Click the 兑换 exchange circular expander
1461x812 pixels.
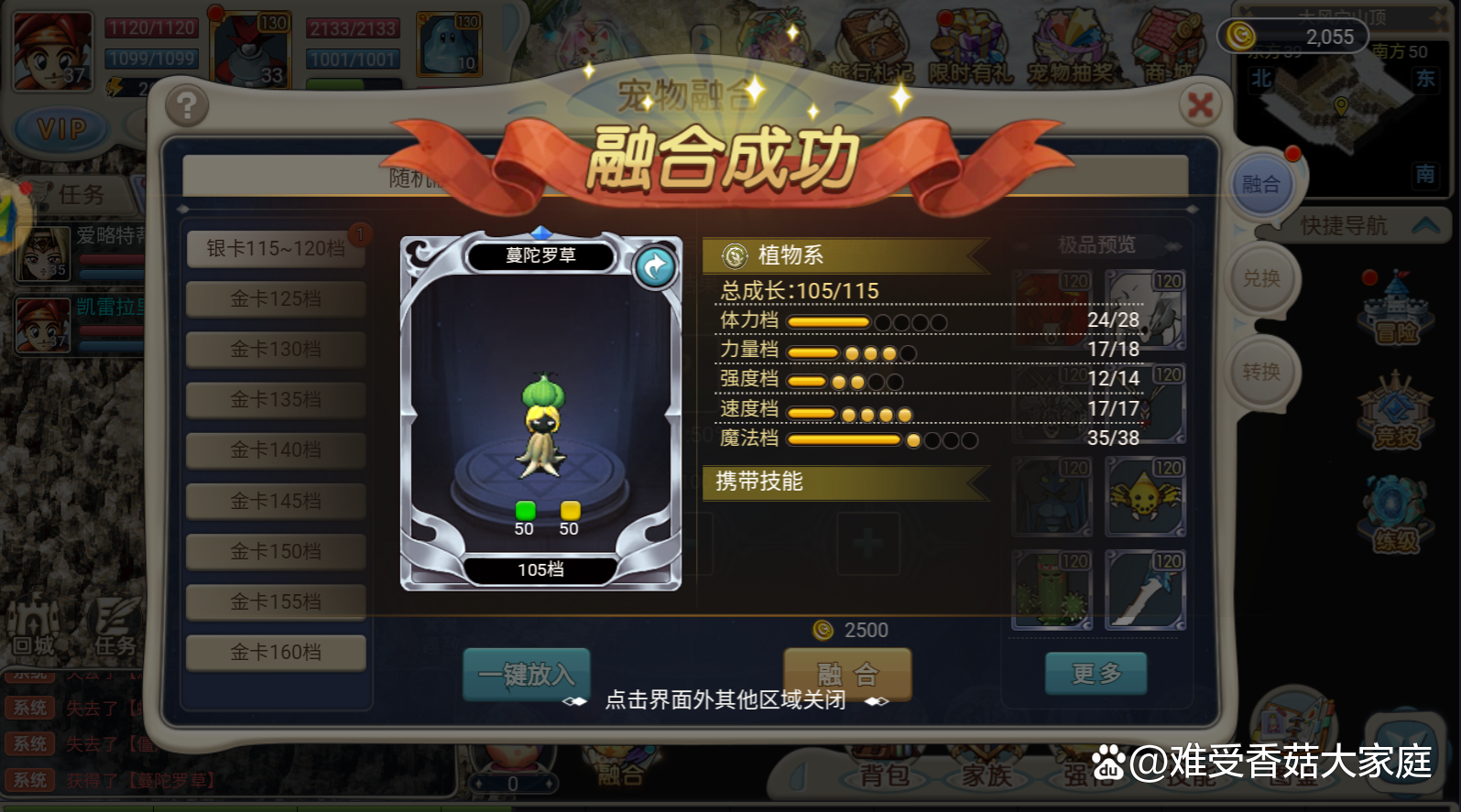pos(1263,279)
